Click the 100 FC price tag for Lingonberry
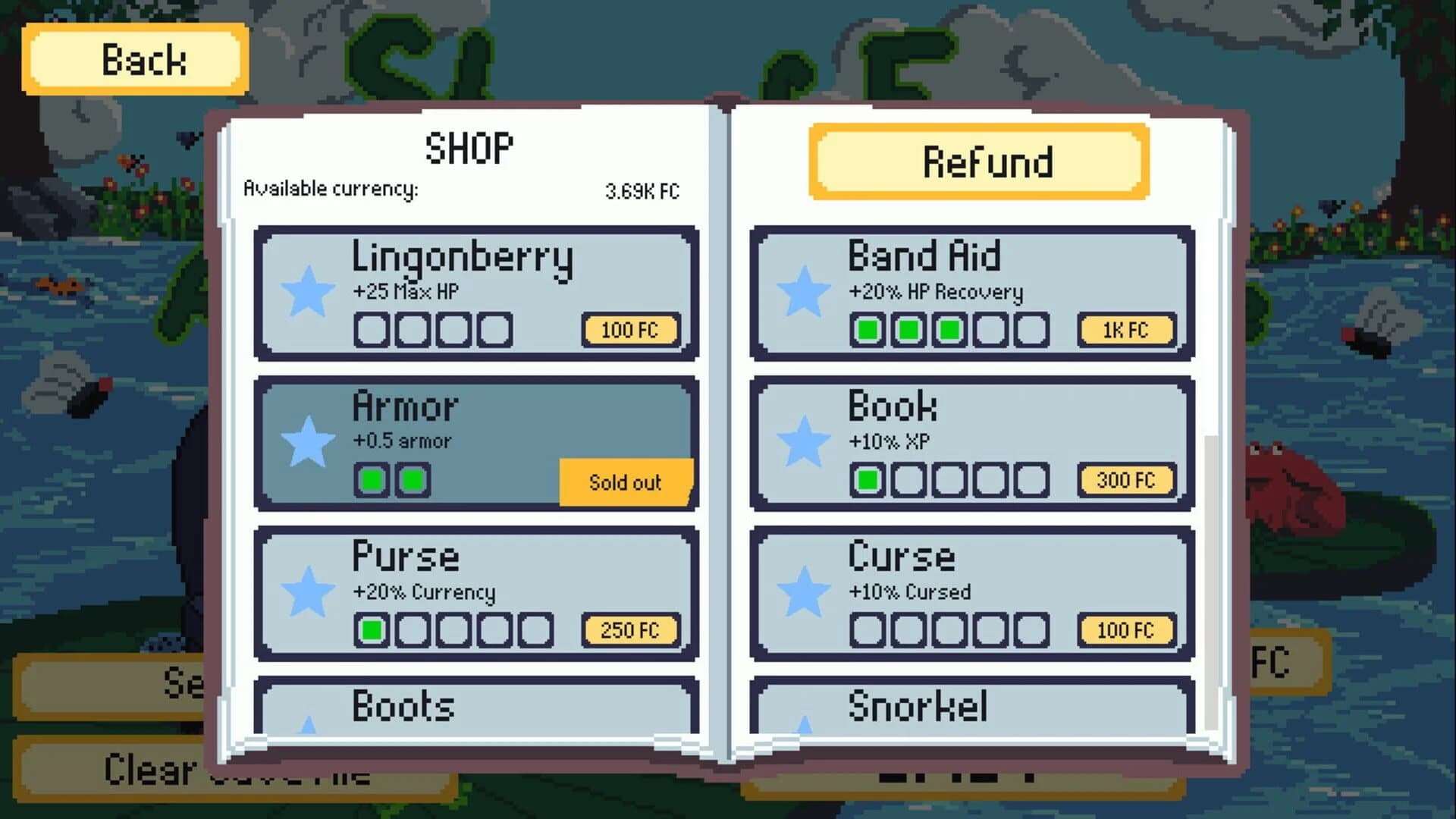This screenshot has width=1456, height=819. coord(630,329)
